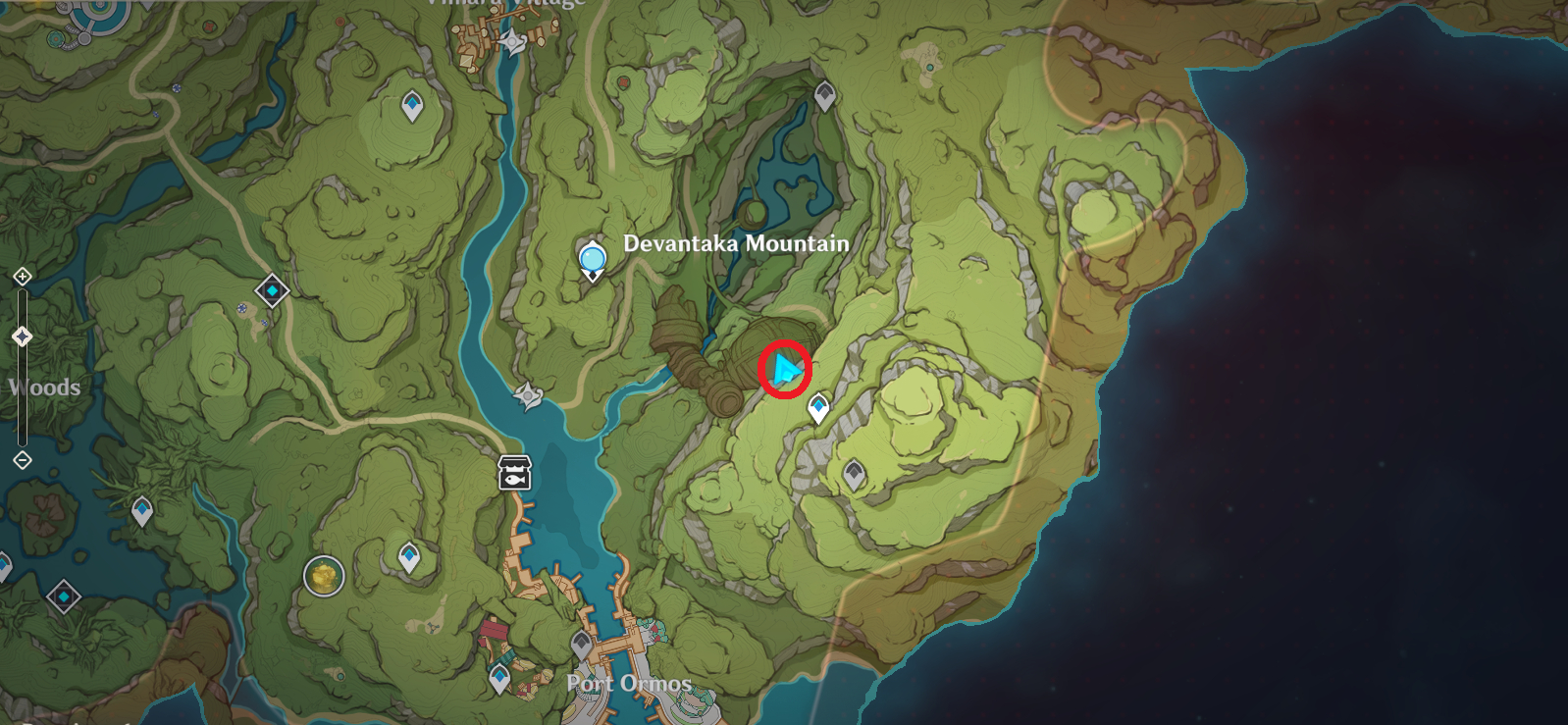Click the cyan player location arrow
This screenshot has width=1568, height=725.
785,370
